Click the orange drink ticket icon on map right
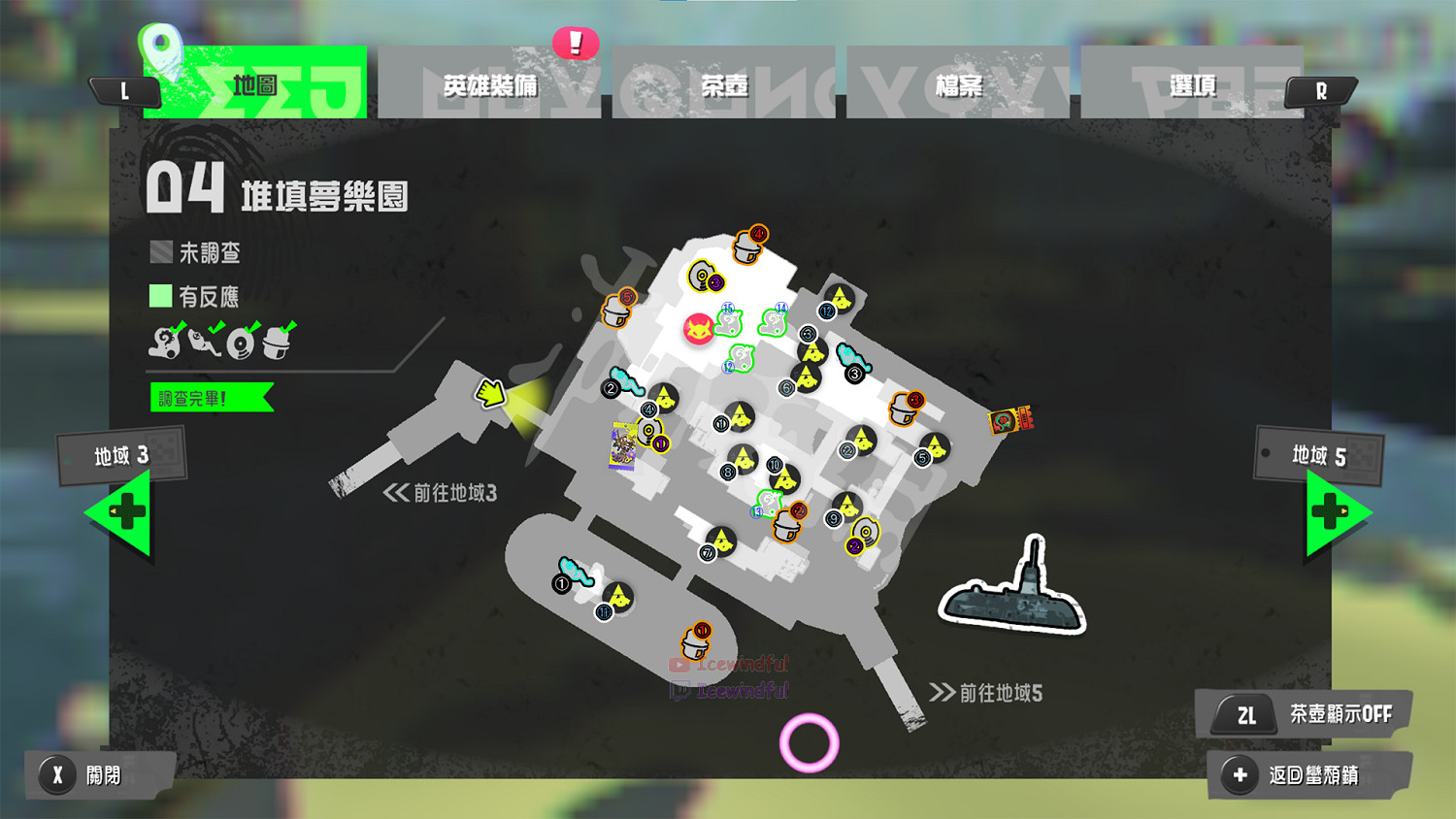 point(1009,421)
